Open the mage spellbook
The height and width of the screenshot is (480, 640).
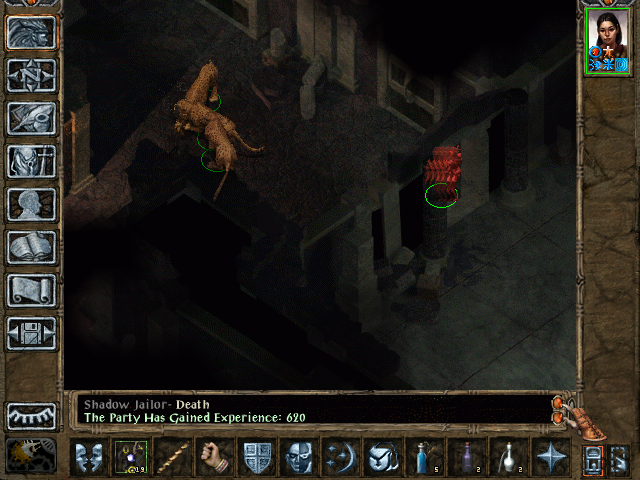click(x=31, y=247)
